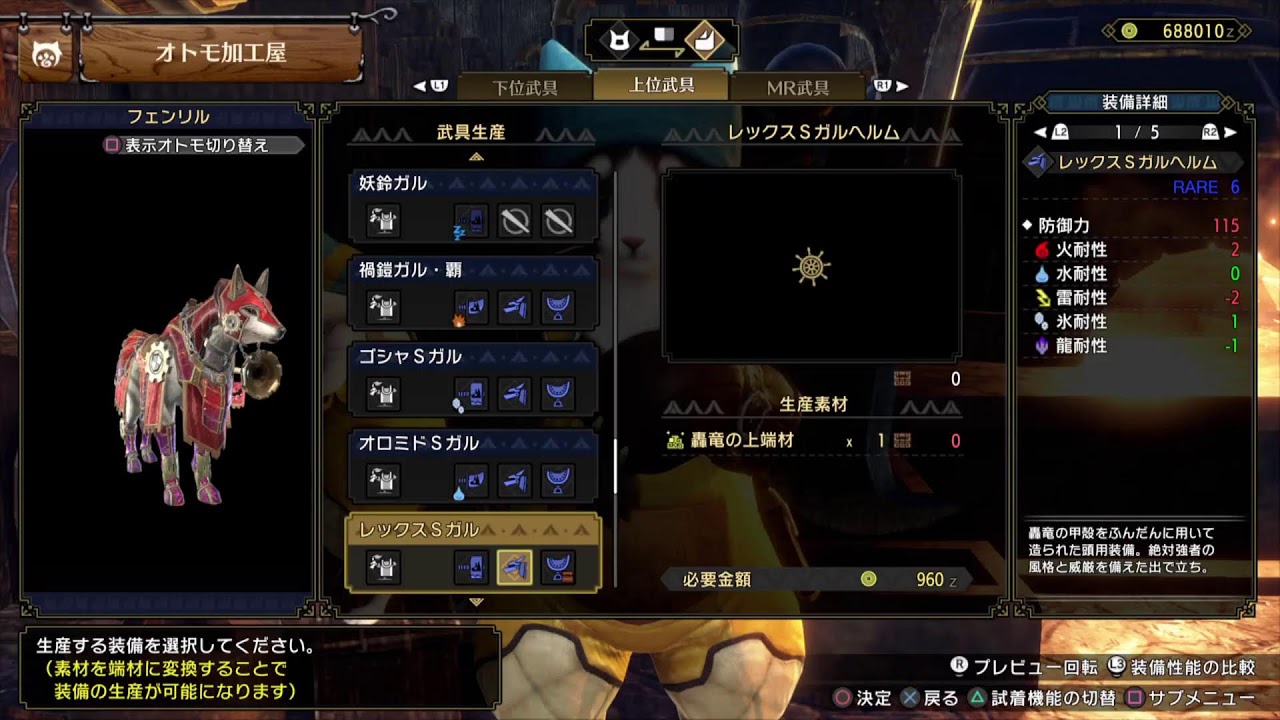Screen dimensions: 1280x720
Task: Select the 妖鈴ガル armor set row
Action: point(472,206)
